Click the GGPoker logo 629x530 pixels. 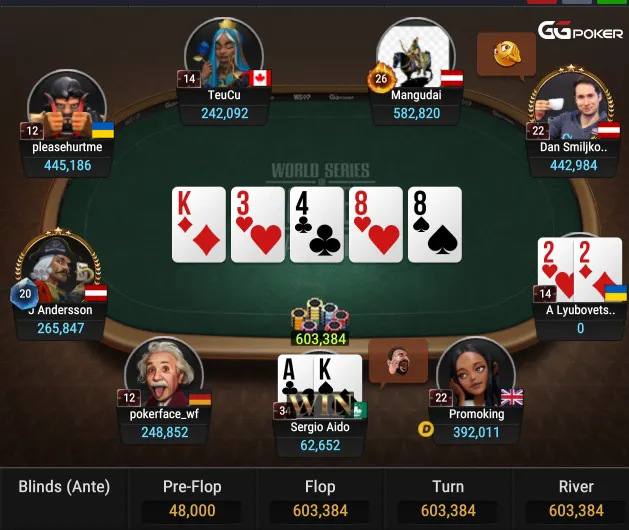pos(582,31)
